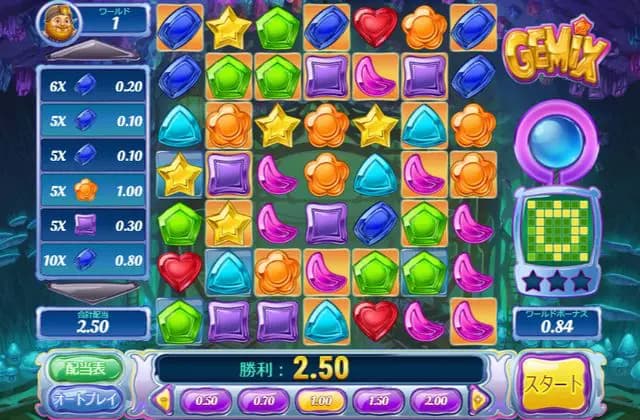The height and width of the screenshot is (420, 640).
Task: Set the bet to 1.50
Action: coord(380,400)
